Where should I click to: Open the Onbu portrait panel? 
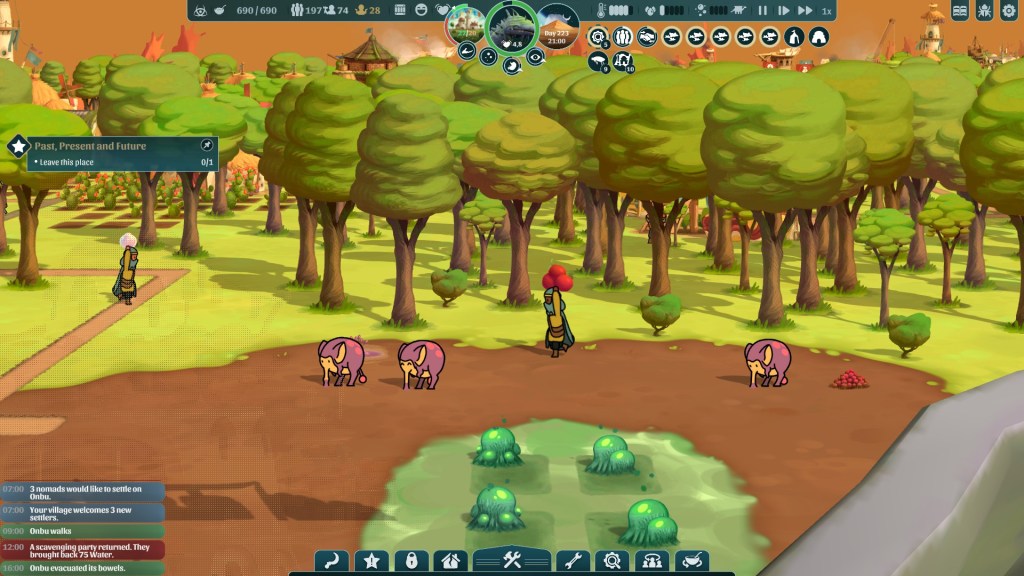[x=511, y=26]
